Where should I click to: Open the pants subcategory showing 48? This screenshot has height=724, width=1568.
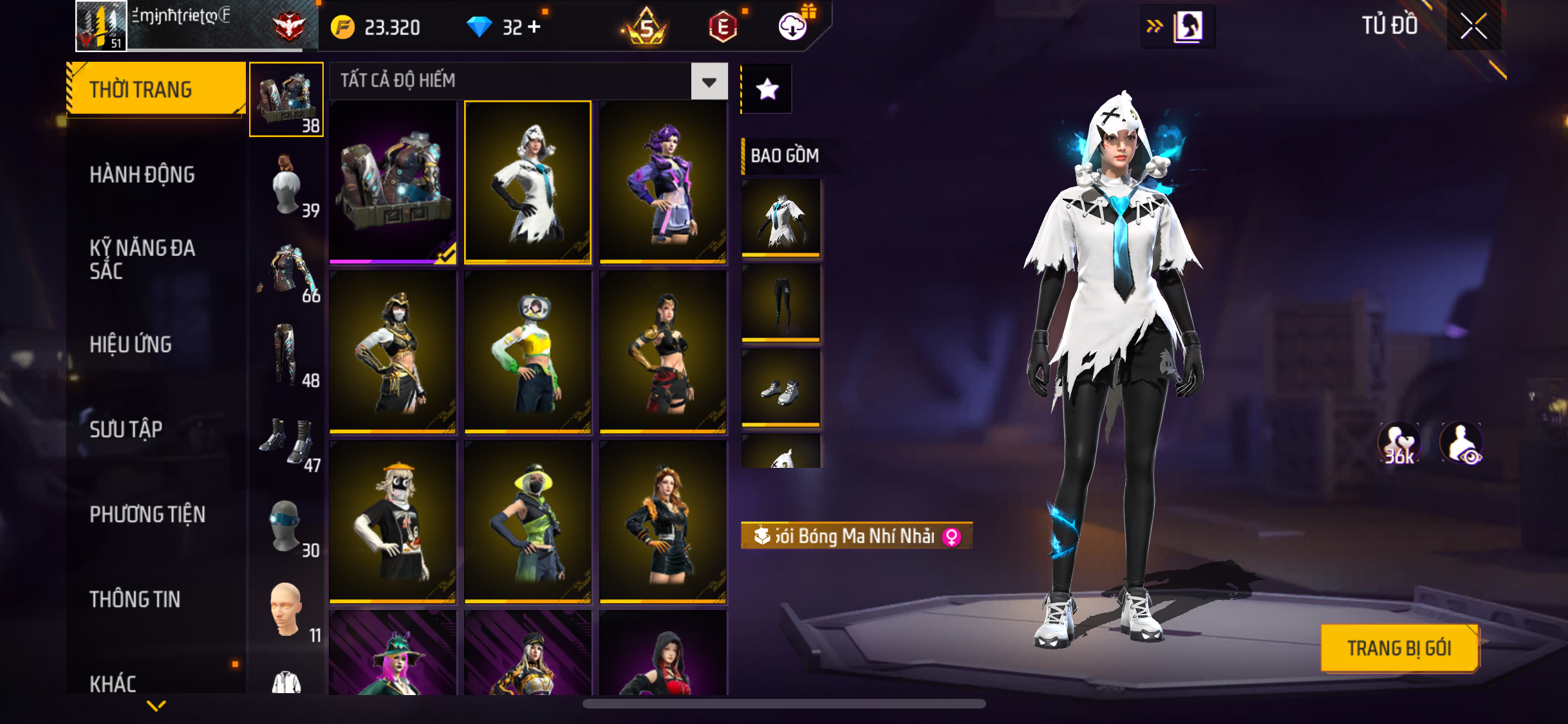click(286, 355)
